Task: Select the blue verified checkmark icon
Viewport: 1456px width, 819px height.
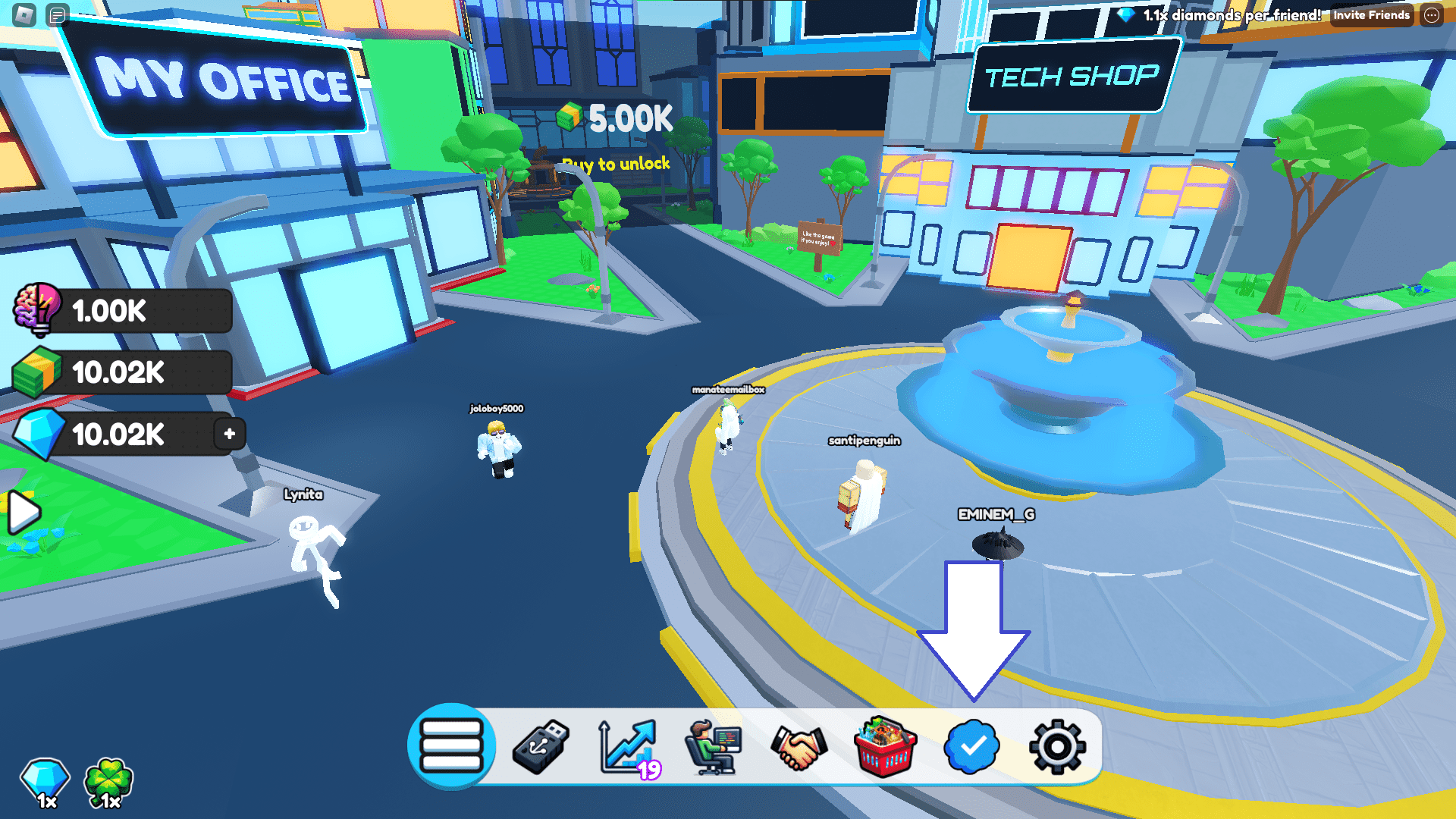Action: point(971,746)
